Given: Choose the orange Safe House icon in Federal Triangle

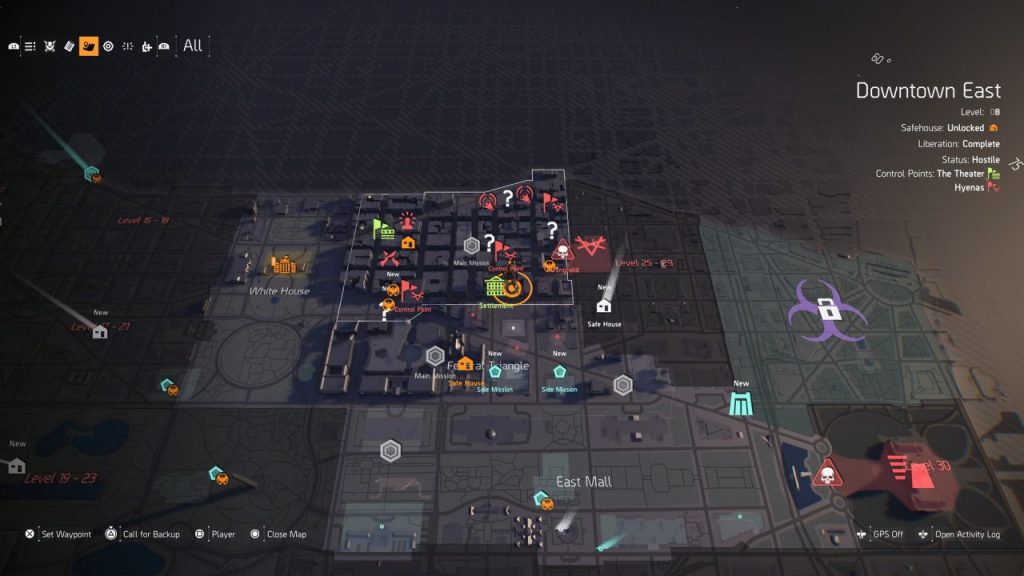Looking at the screenshot, I should 465,366.
